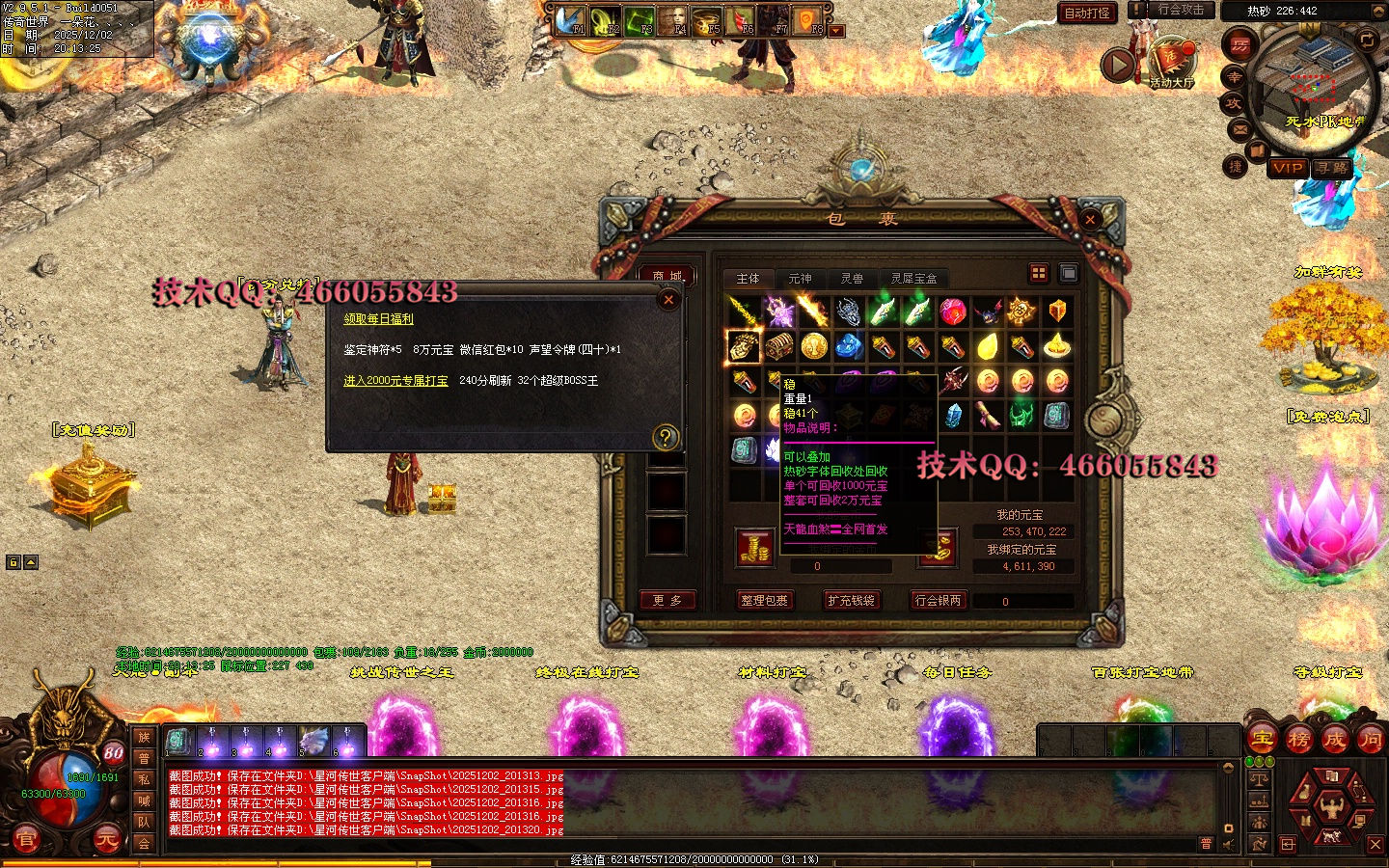Open the 灵兽 tab in the bag
The width and height of the screenshot is (1389, 868).
[x=852, y=279]
